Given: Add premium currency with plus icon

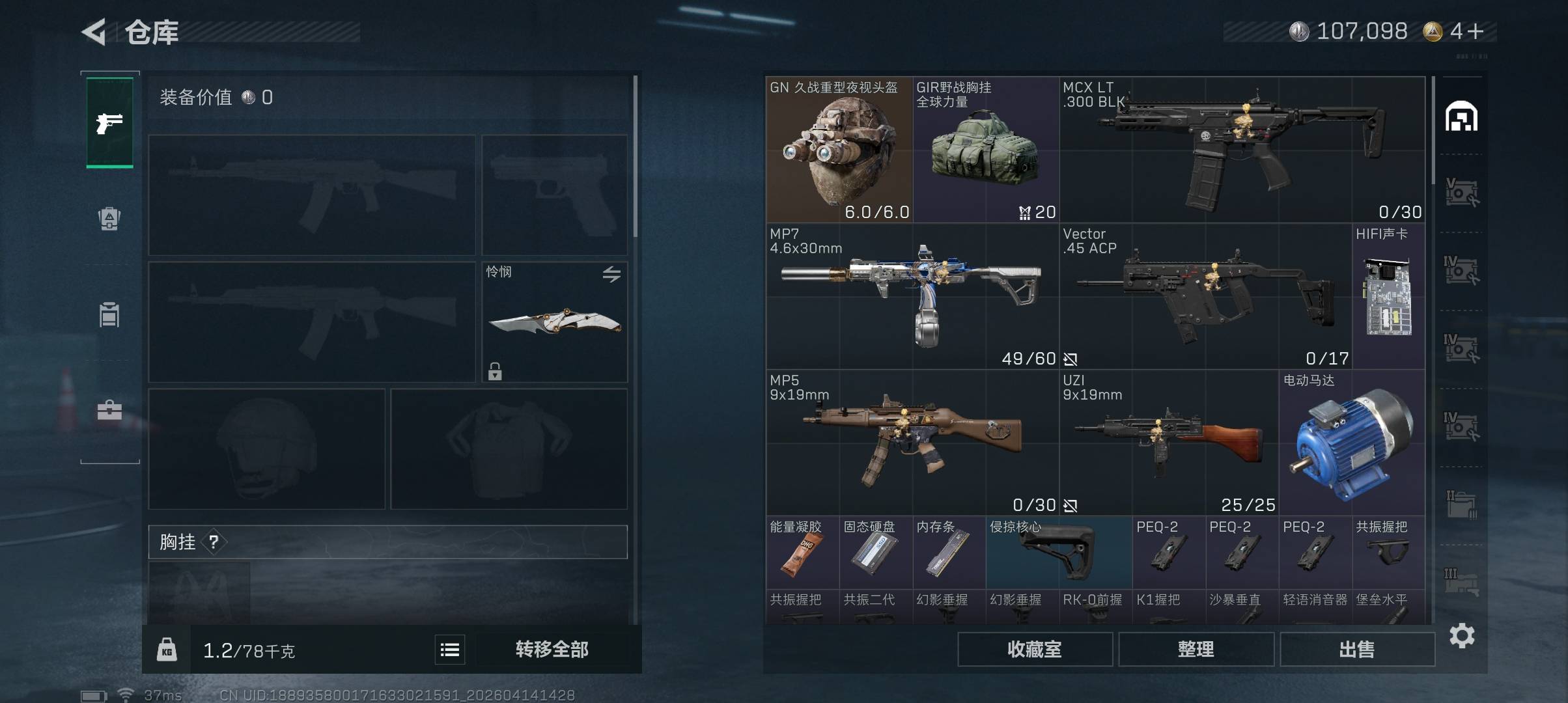Looking at the screenshot, I should tap(1476, 31).
